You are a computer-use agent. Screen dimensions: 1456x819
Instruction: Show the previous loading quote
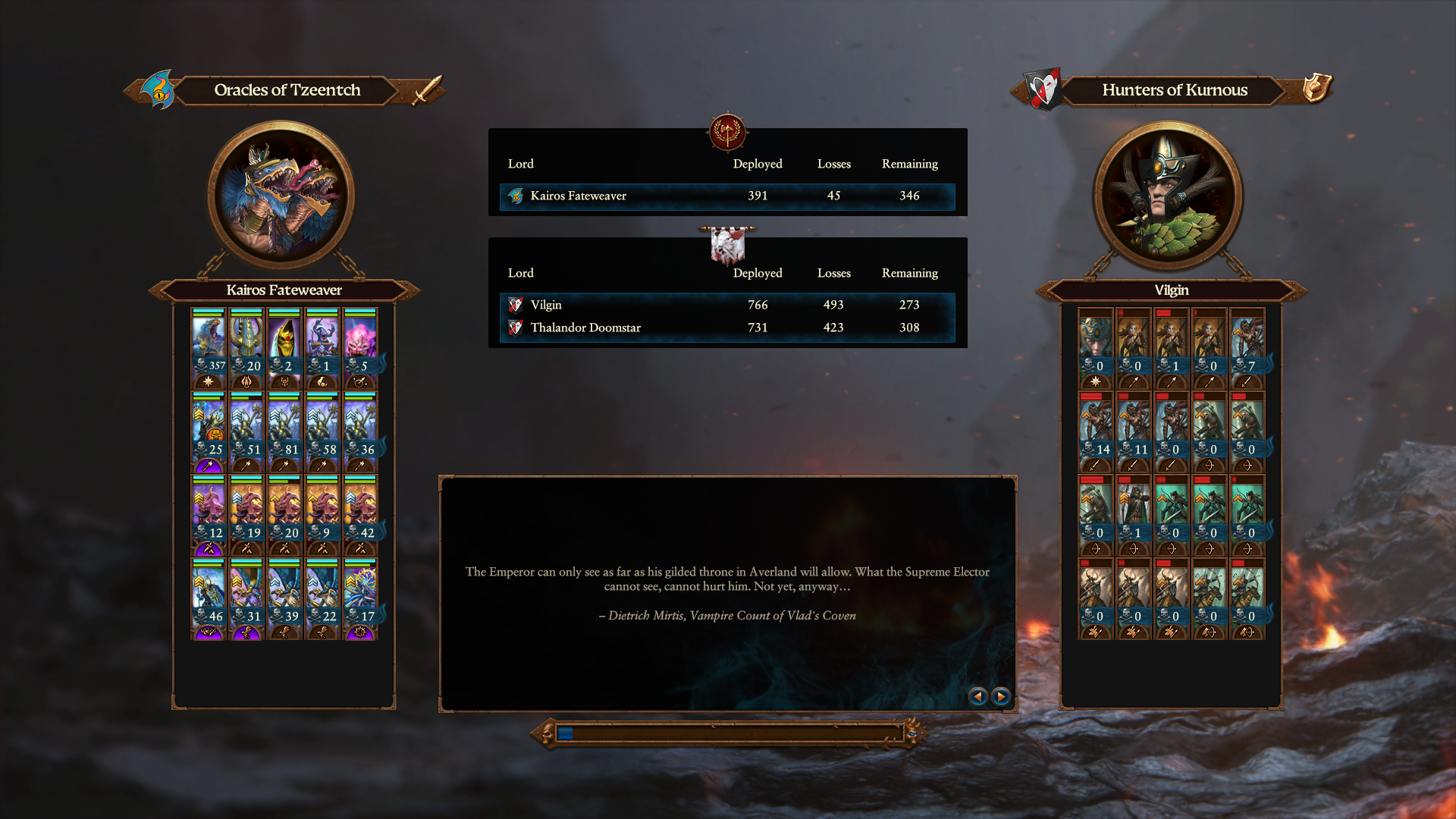[977, 696]
